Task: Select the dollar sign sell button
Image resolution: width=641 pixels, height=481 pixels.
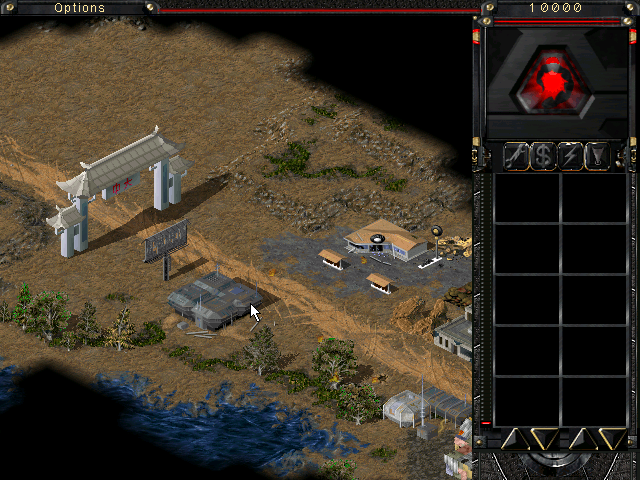Action: click(x=543, y=155)
